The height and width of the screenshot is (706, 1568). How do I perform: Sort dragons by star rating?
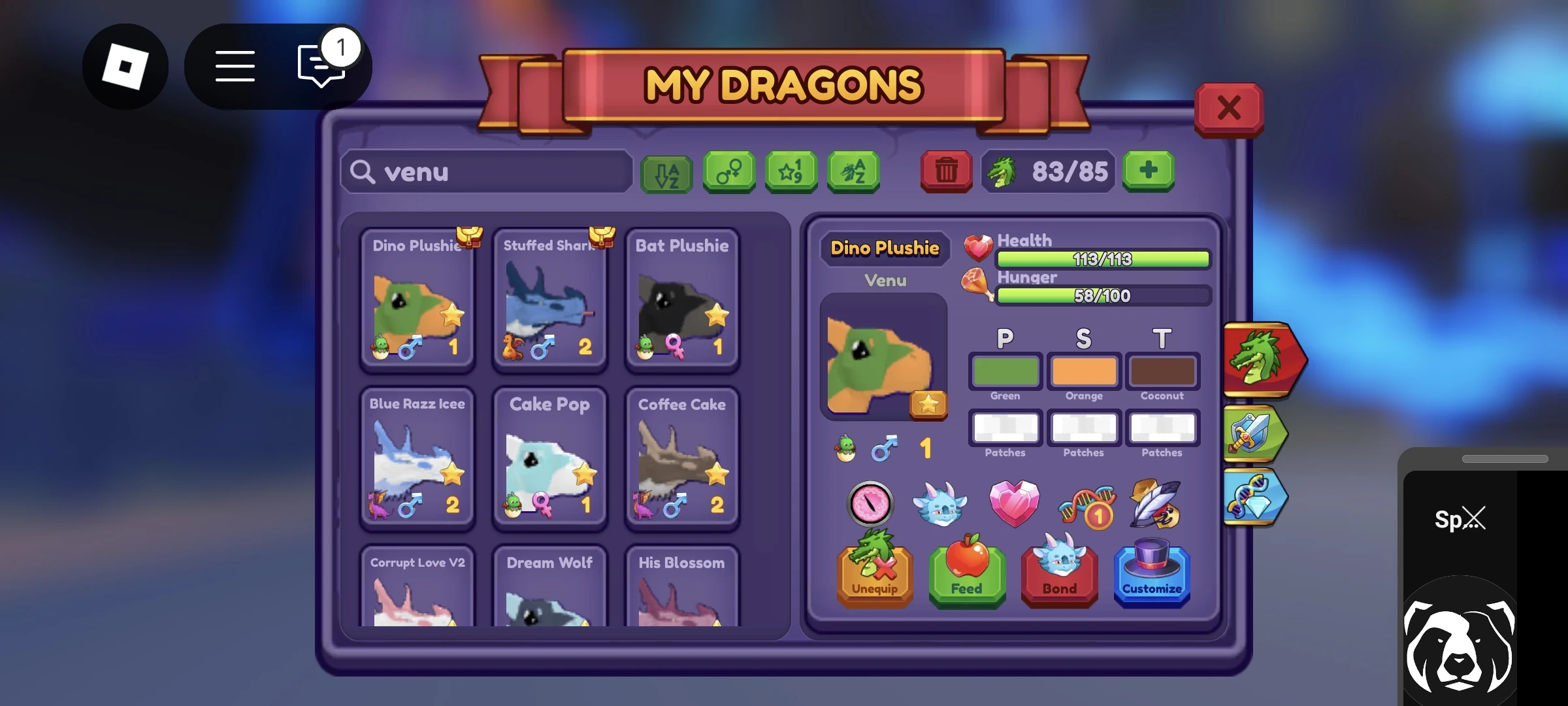(x=791, y=172)
